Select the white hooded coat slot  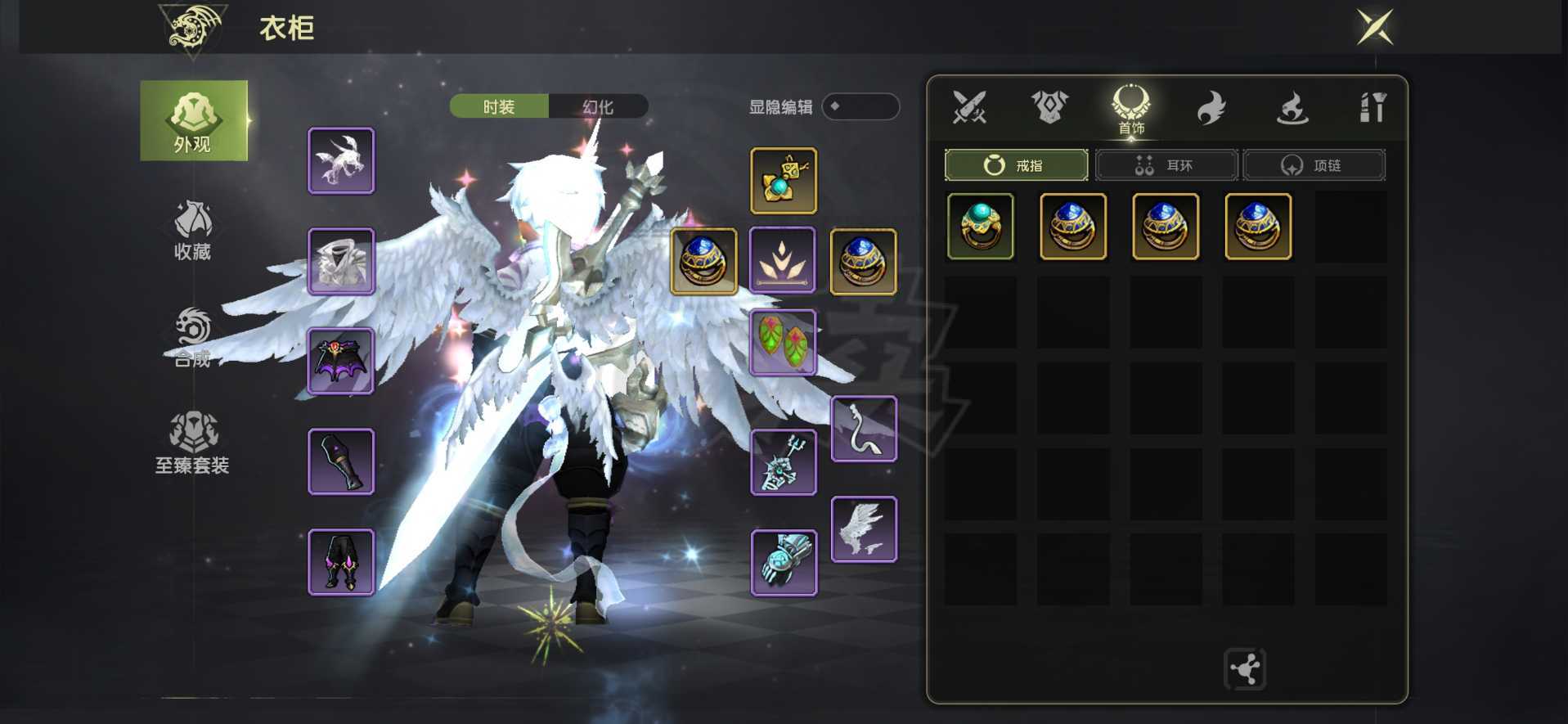[341, 261]
